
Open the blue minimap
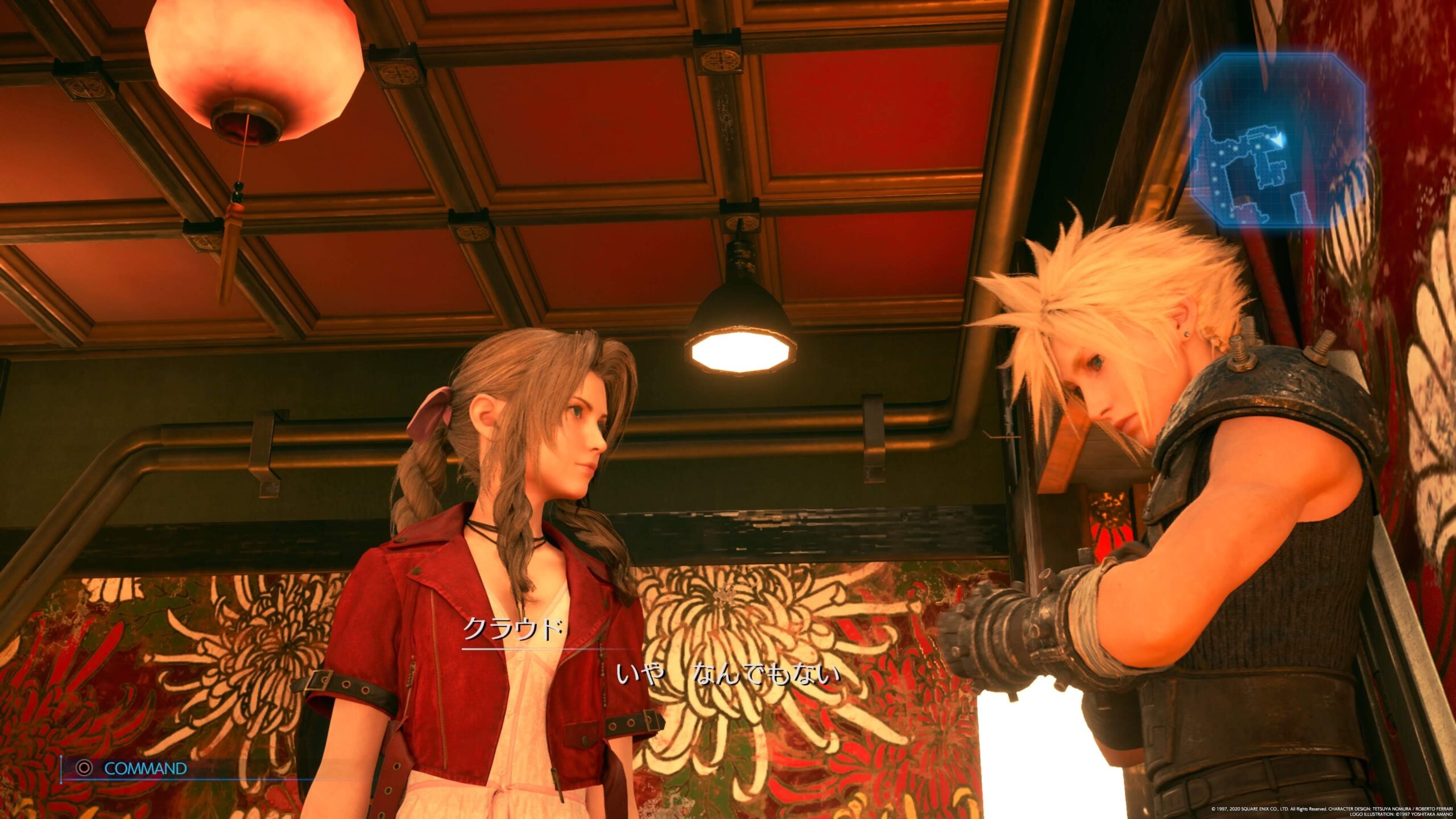1276,140
